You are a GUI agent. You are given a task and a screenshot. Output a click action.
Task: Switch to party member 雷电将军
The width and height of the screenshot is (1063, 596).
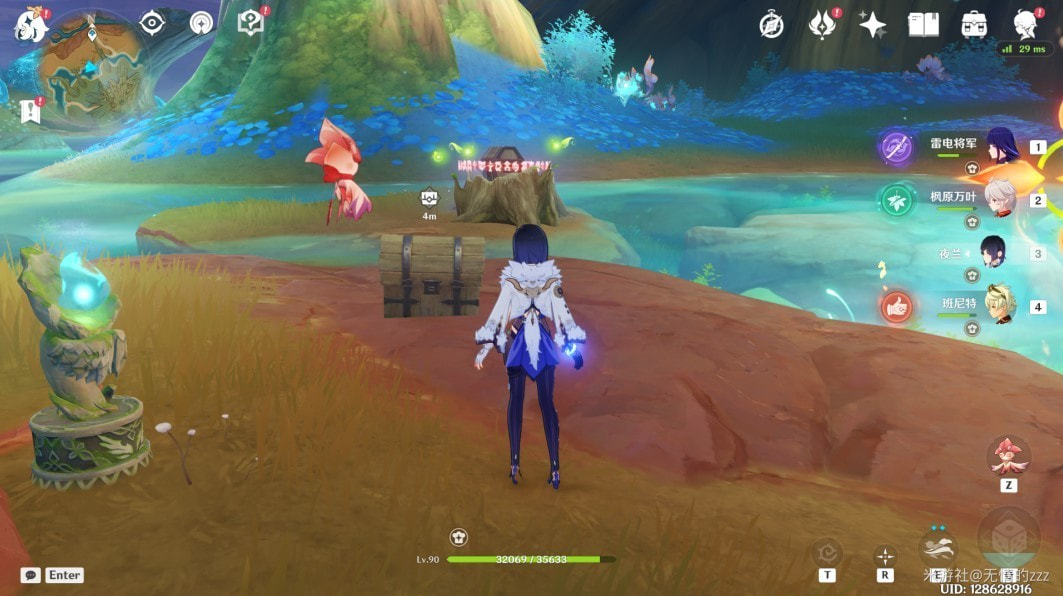pos(1000,146)
